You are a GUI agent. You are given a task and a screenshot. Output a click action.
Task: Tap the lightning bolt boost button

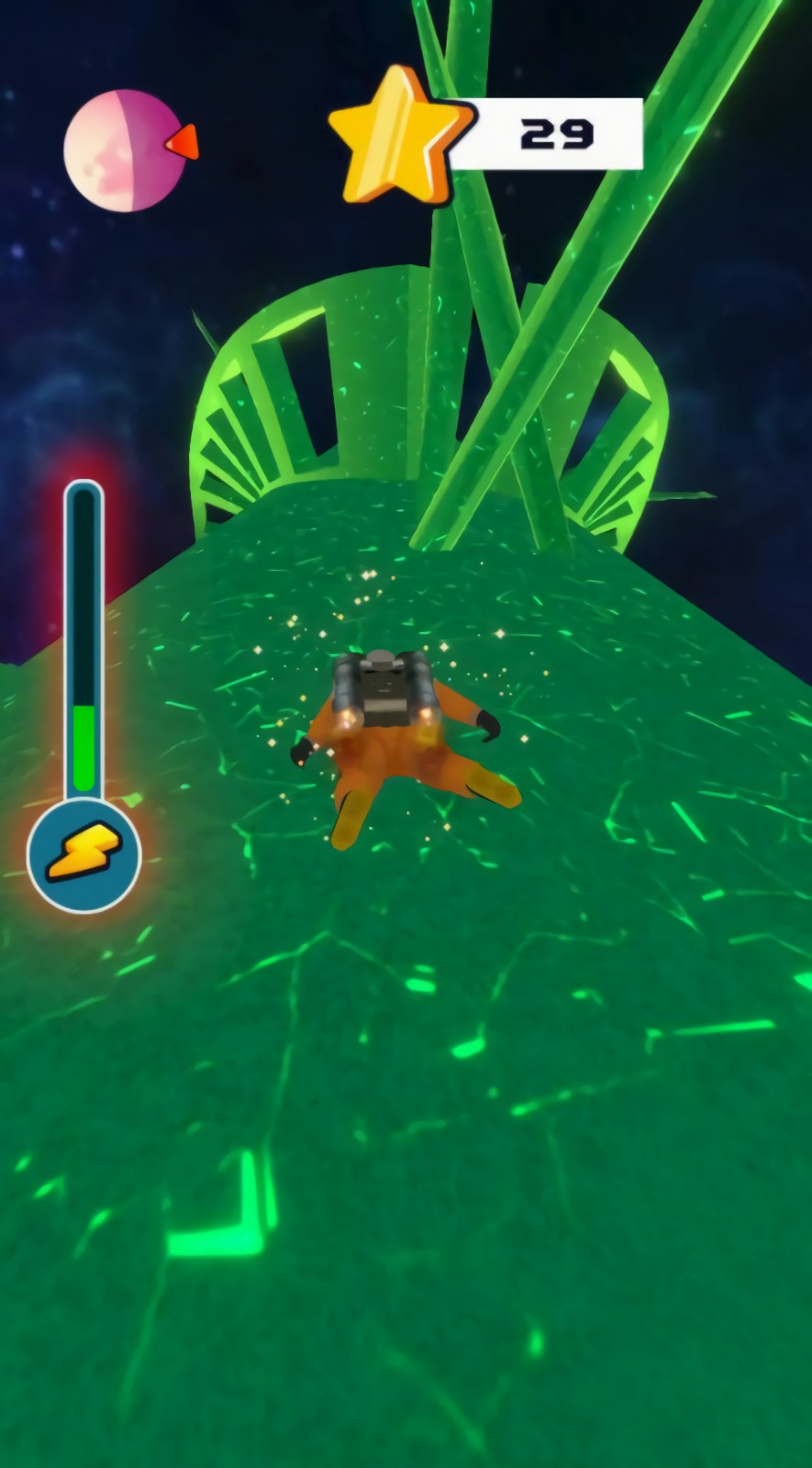click(x=83, y=852)
